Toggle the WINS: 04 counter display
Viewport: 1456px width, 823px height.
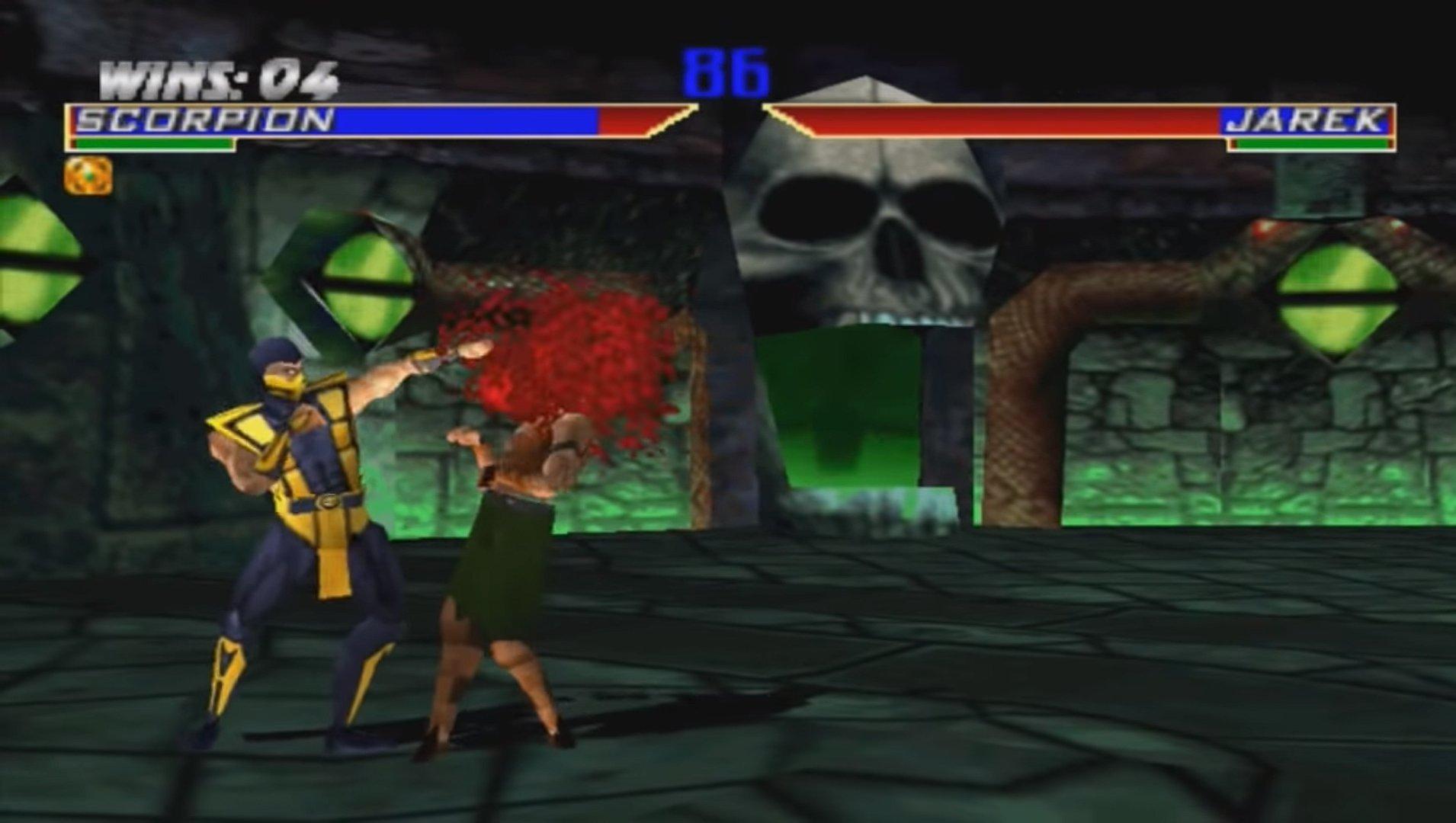pos(217,76)
